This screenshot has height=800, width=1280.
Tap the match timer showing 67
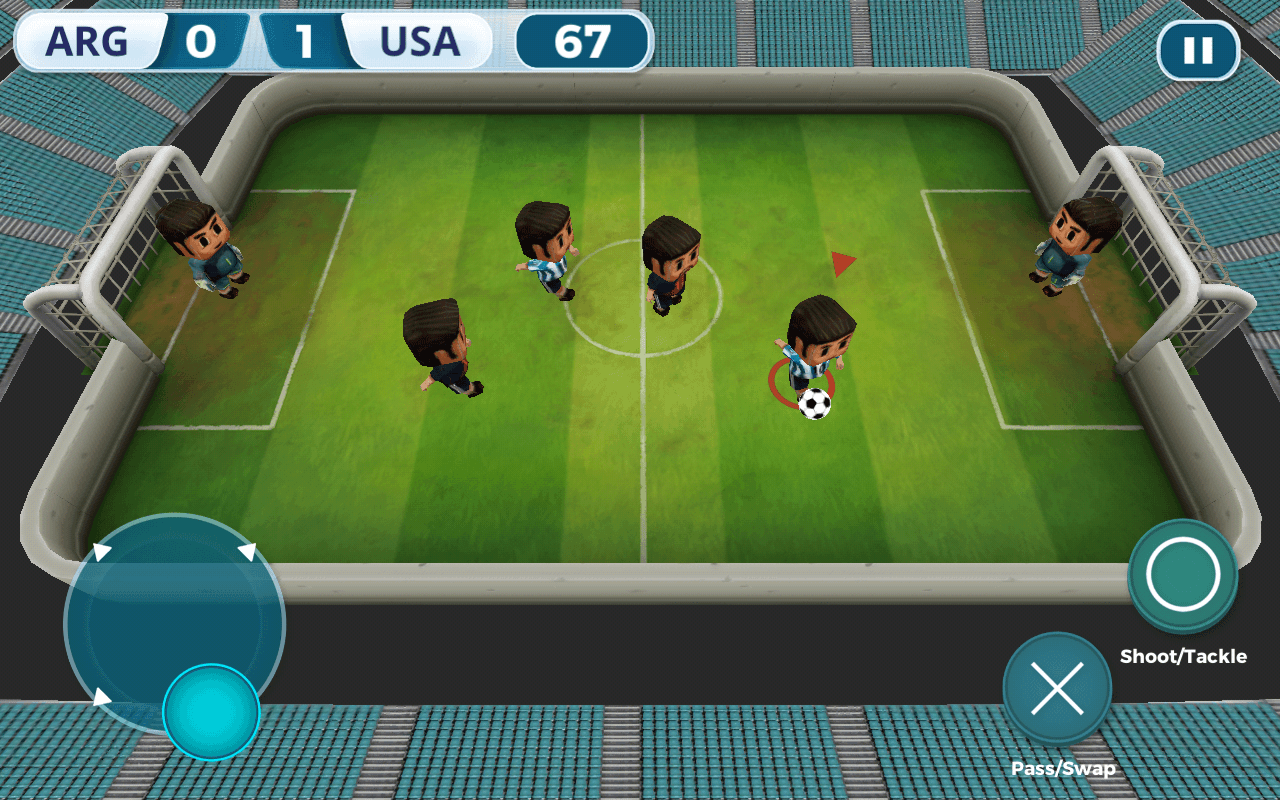tap(583, 41)
